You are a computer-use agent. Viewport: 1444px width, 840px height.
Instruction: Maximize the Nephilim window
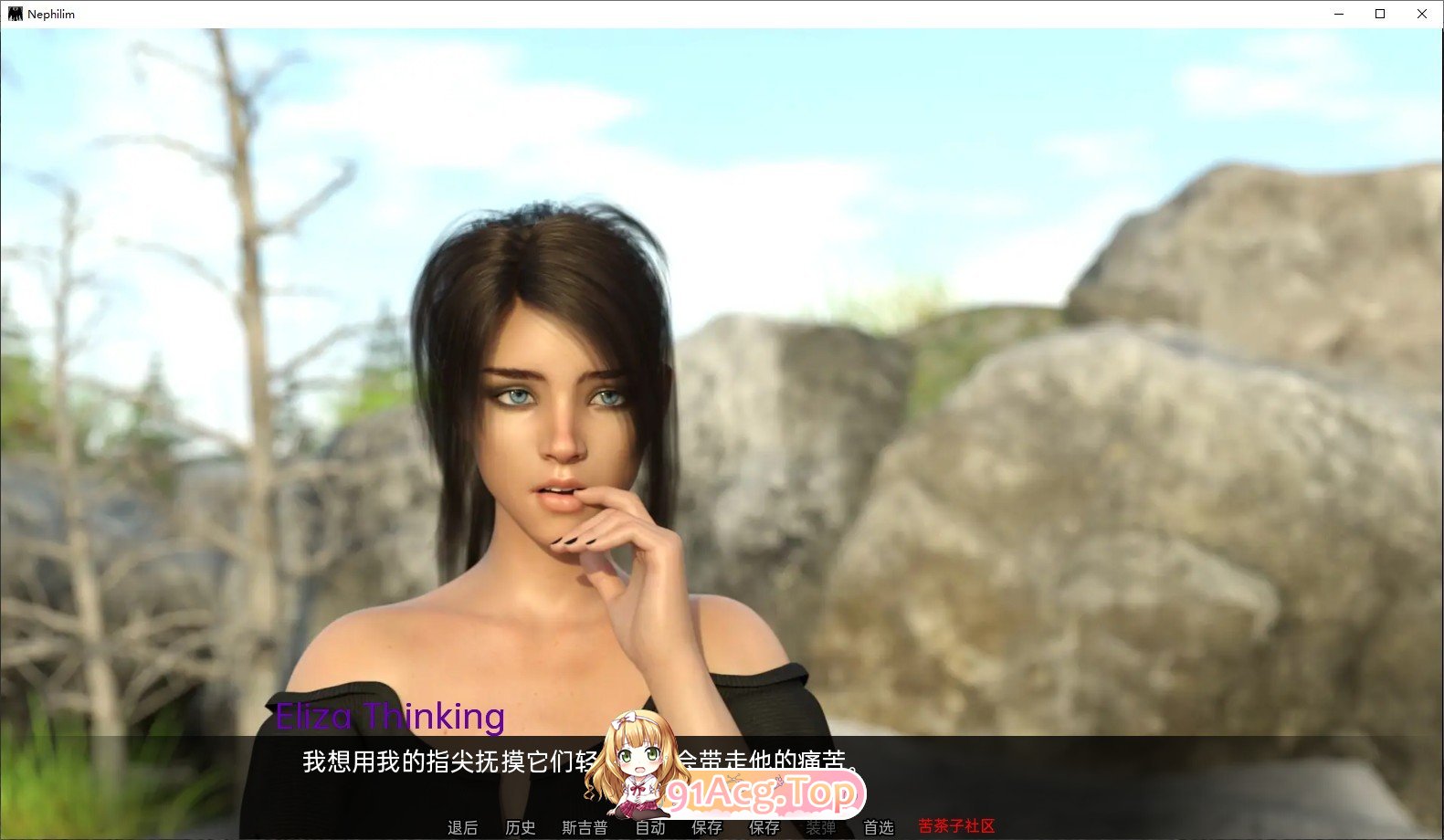[1379, 14]
